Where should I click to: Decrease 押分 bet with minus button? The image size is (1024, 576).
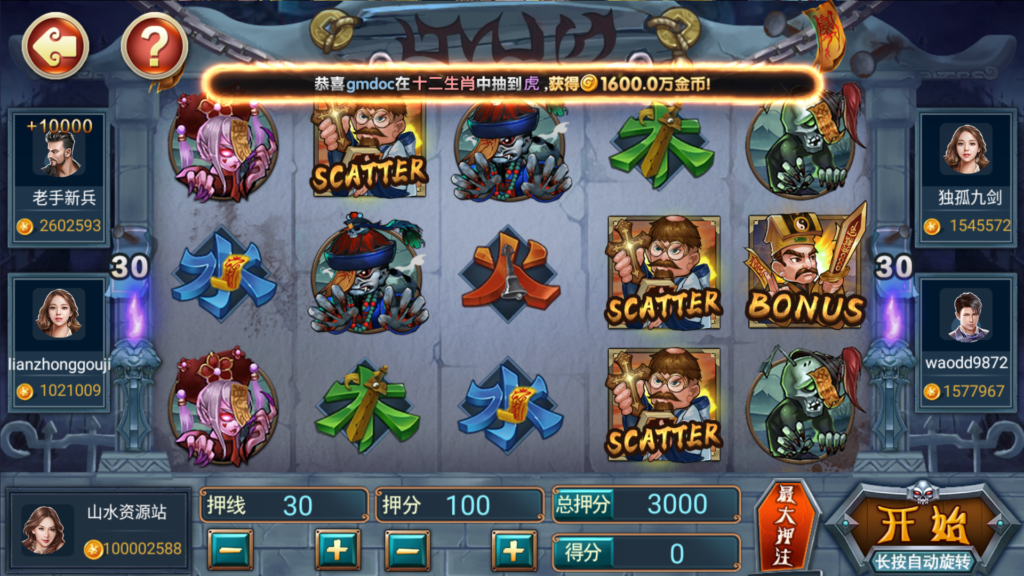(407, 550)
